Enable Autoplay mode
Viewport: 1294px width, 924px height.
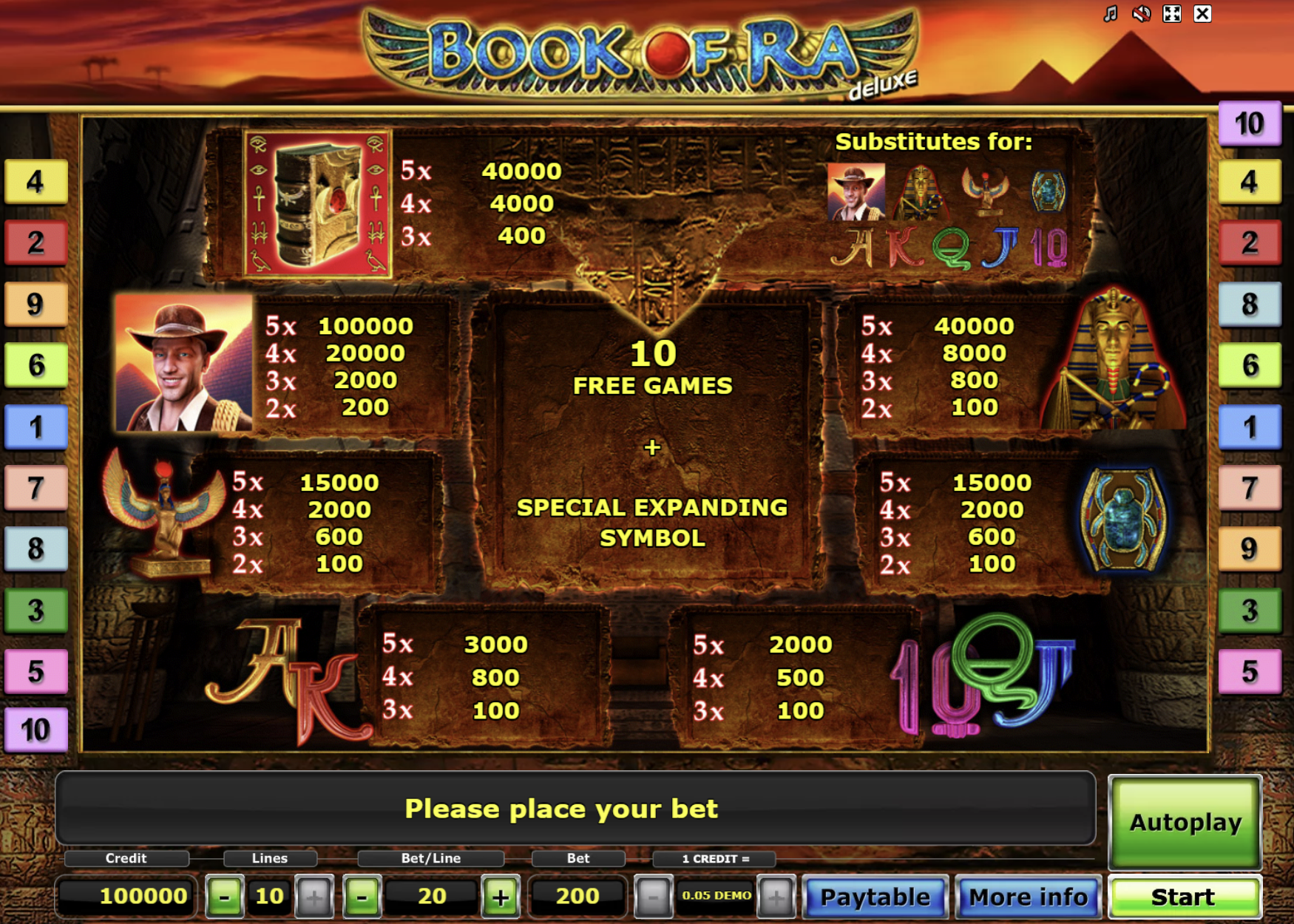click(x=1185, y=821)
